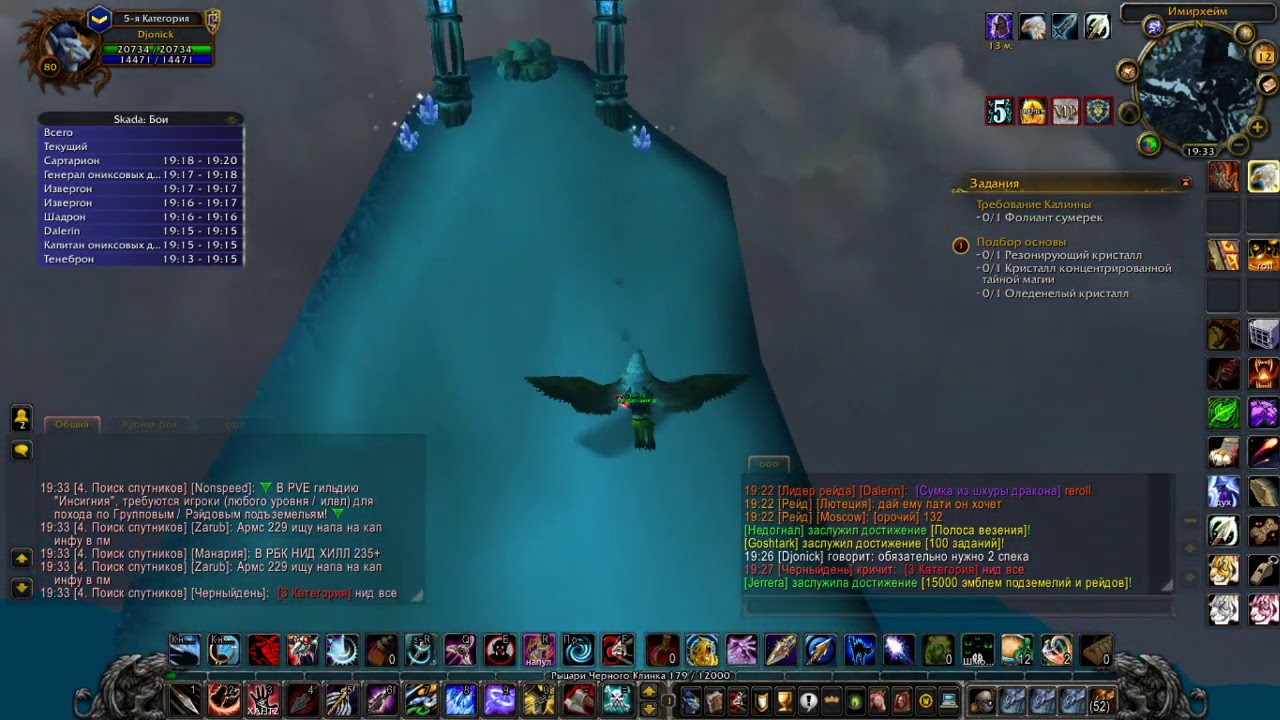Switch to the Журнал боя chat tab
Viewport: 1280px width, 720px height.
pyautogui.click(x=148, y=424)
